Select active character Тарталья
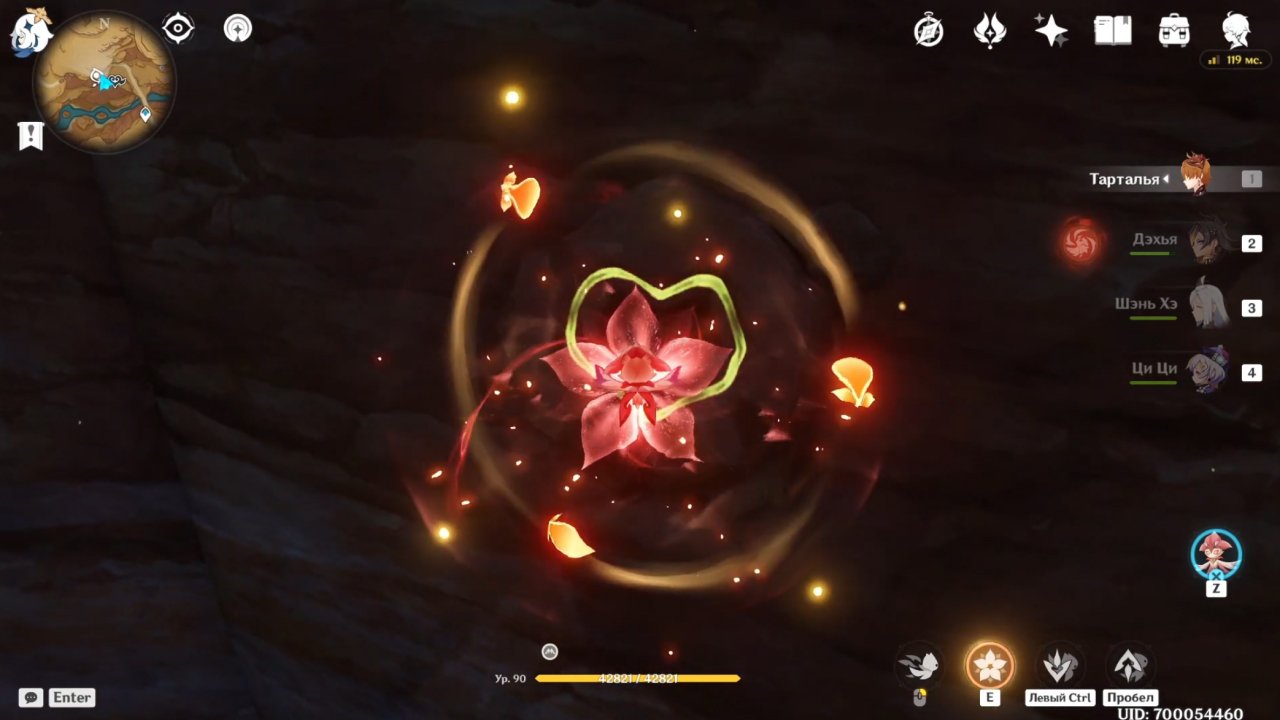The image size is (1280, 720). click(x=1195, y=178)
